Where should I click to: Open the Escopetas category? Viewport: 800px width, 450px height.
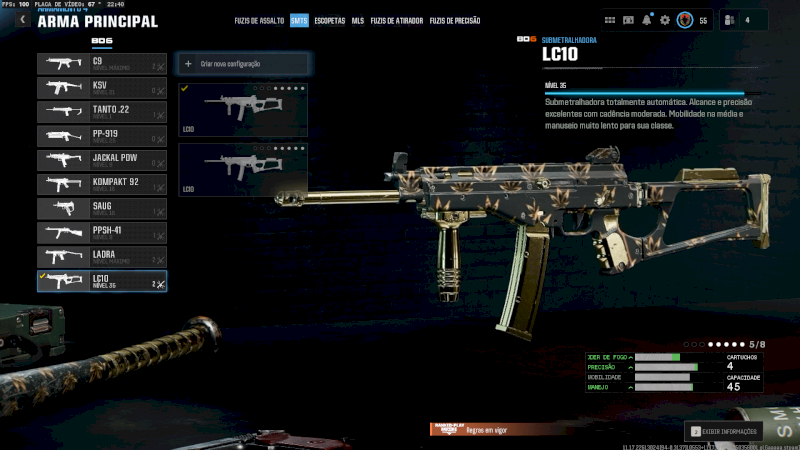pos(330,20)
